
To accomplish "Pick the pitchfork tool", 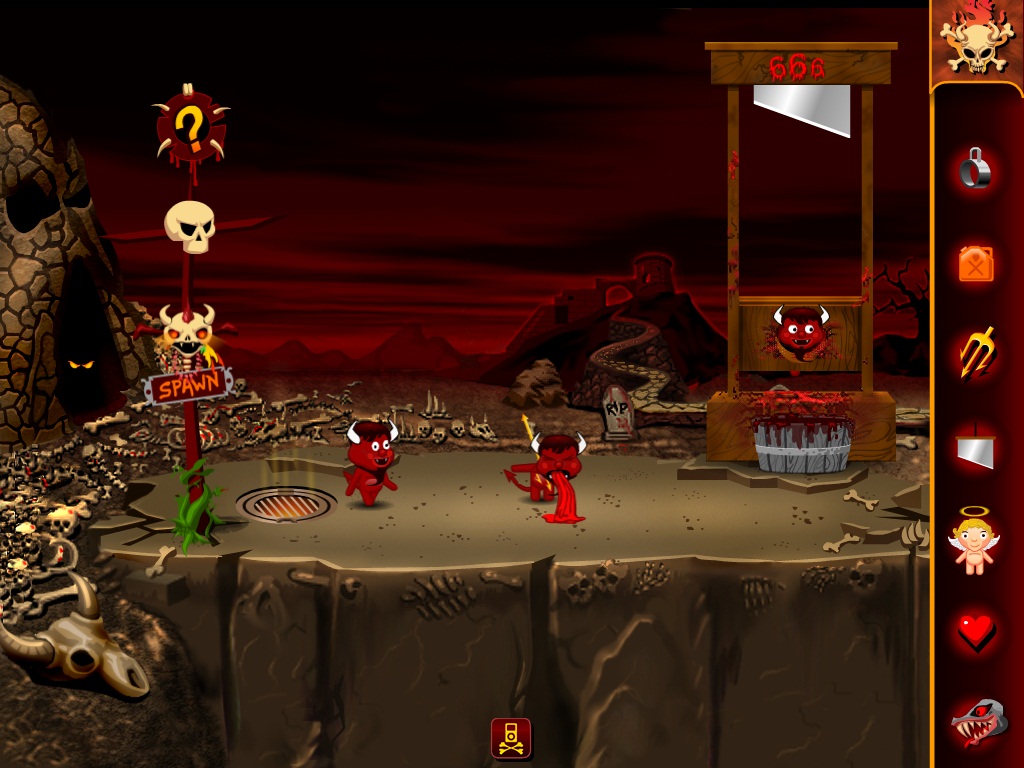I will point(976,355).
